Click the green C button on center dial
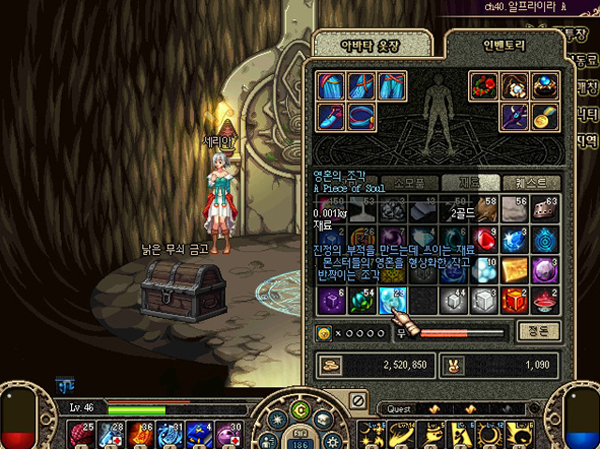Screen dimensions: 600x449 [x=299, y=411]
